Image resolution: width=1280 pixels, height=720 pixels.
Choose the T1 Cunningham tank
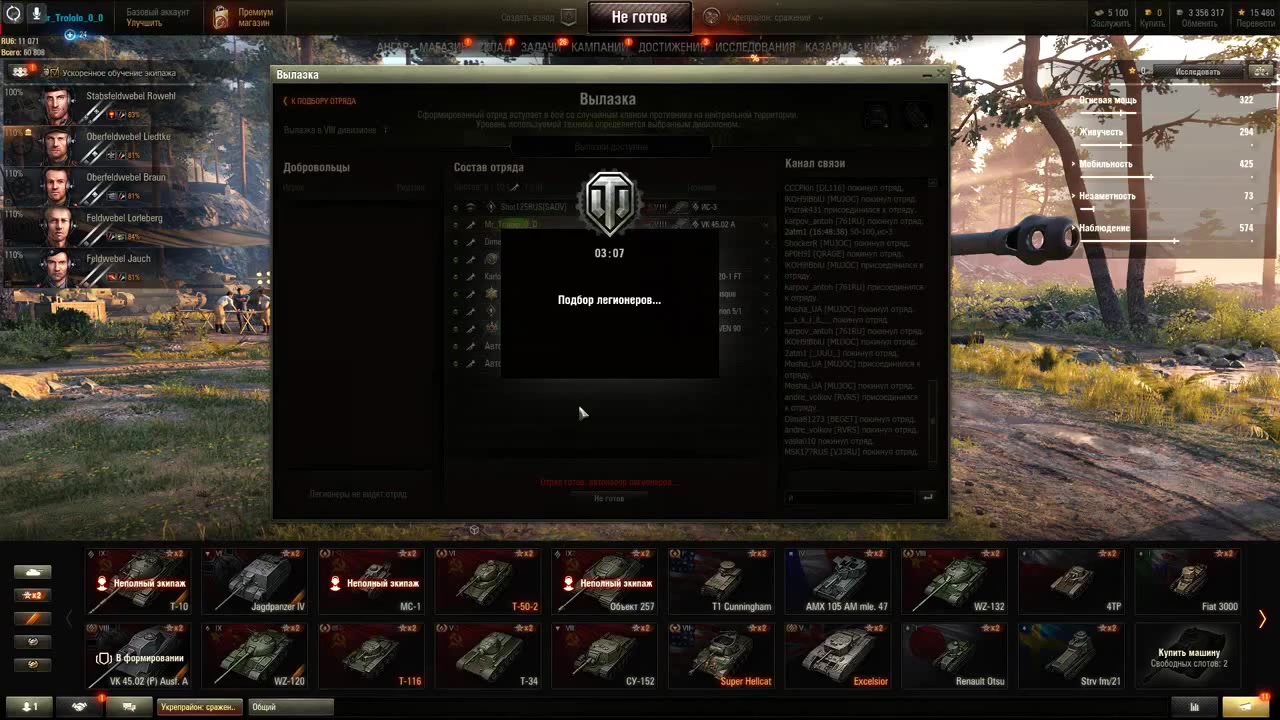722,580
